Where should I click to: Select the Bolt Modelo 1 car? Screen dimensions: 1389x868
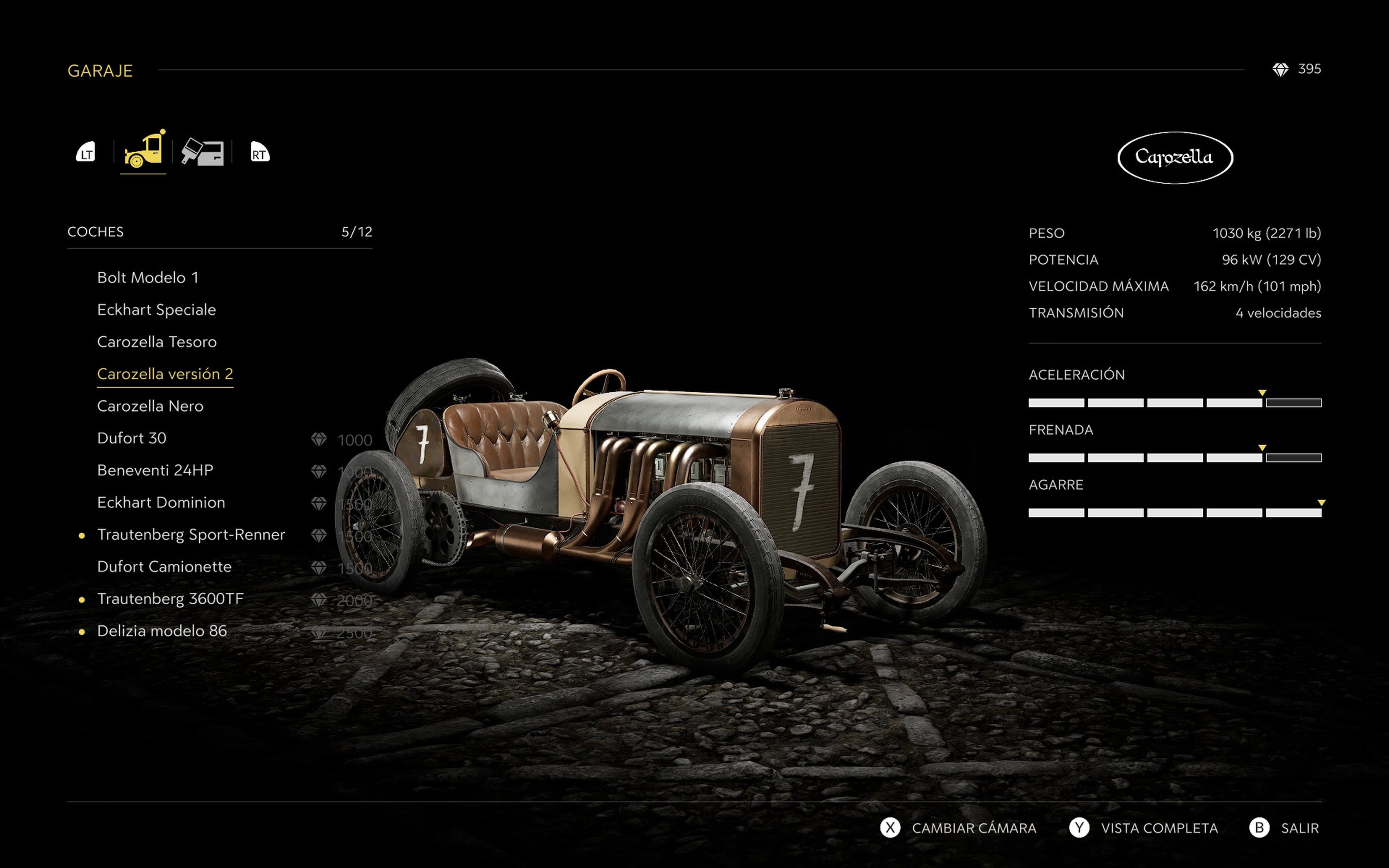pos(148,278)
